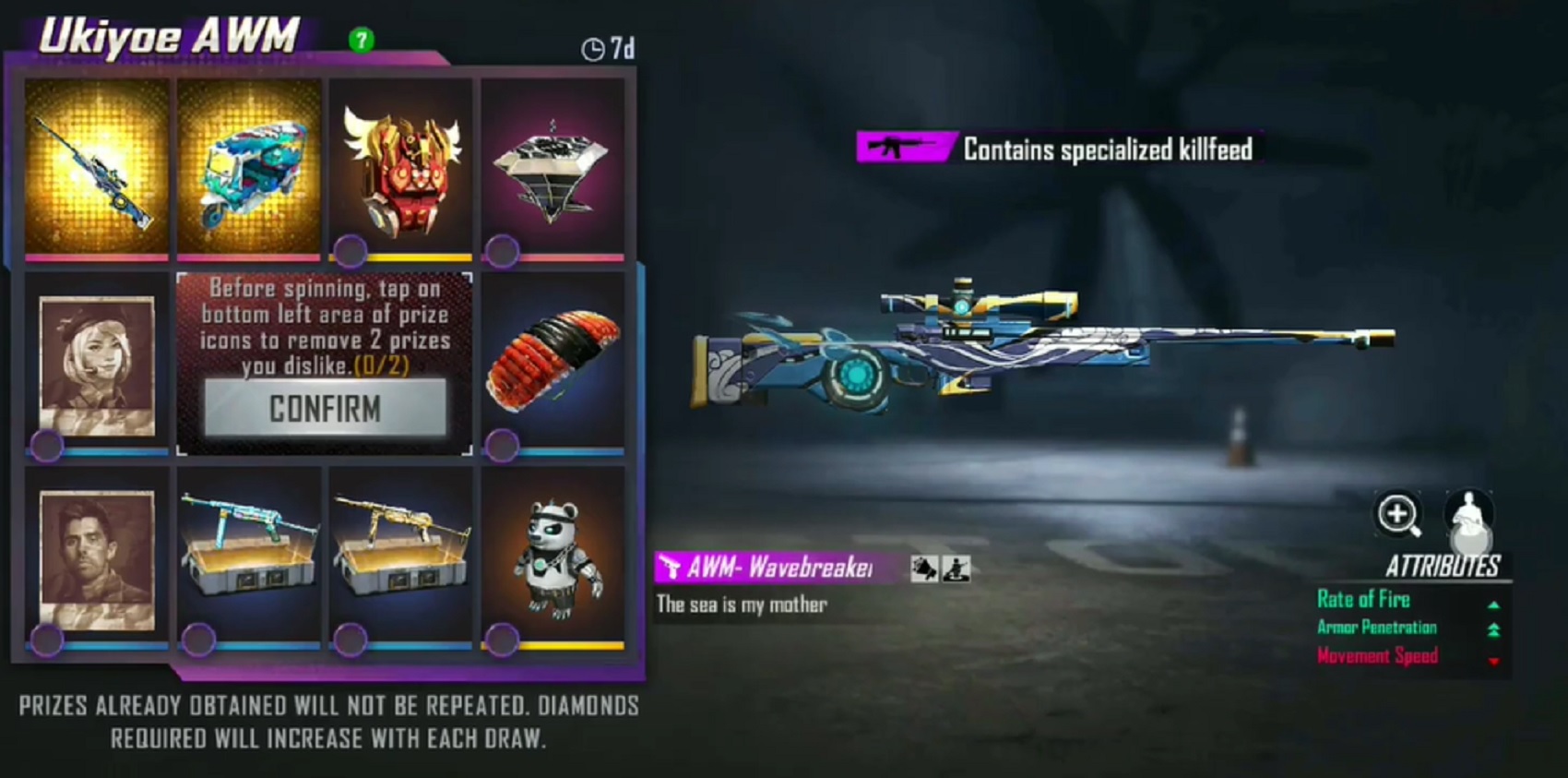Click the green question mark help icon
The width and height of the screenshot is (1568, 778).
362,42
